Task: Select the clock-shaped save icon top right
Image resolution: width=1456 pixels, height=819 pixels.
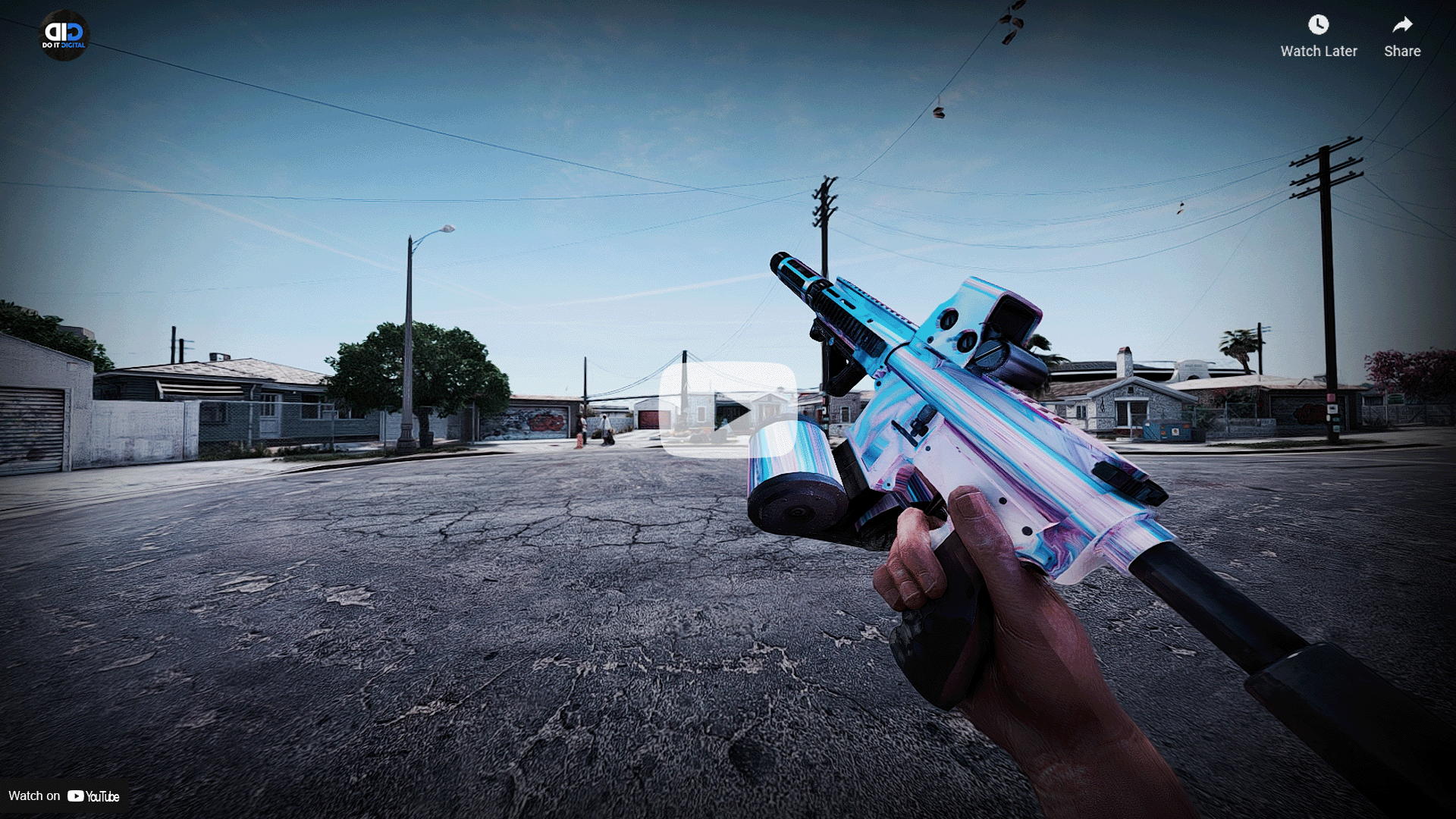Action: pyautogui.click(x=1318, y=25)
